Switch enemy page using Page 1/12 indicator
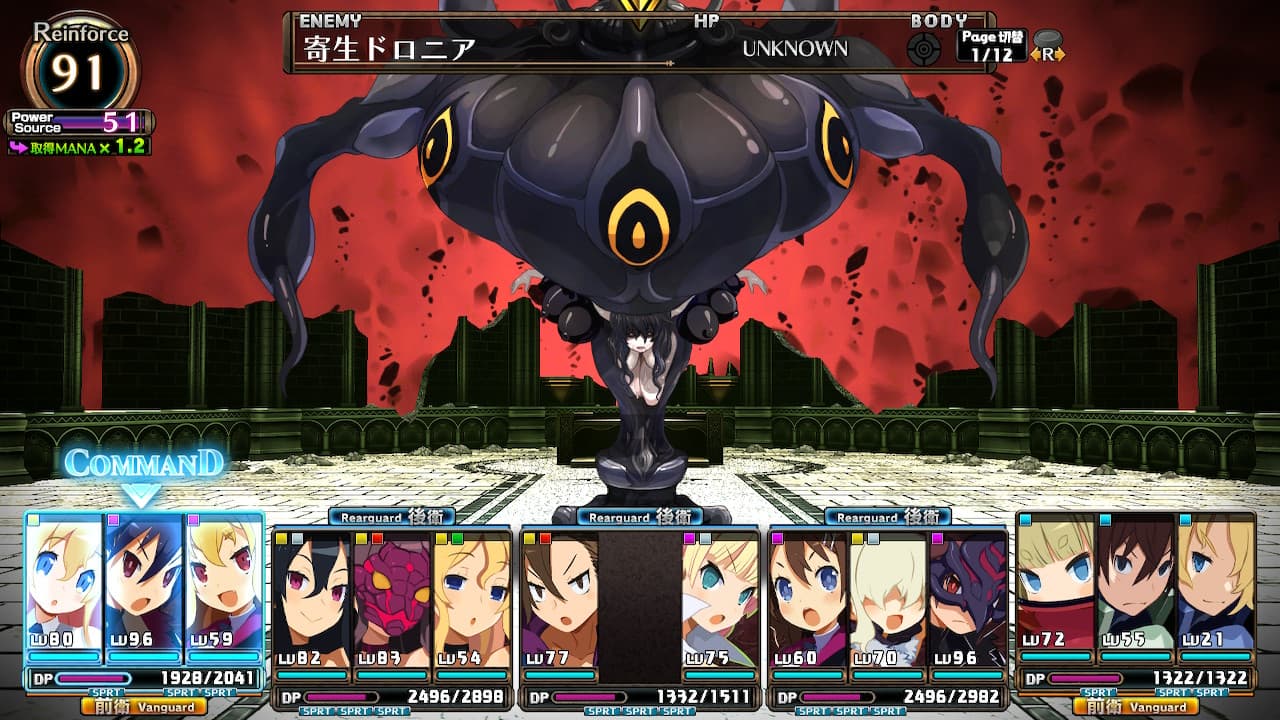1280x720 pixels. point(990,46)
